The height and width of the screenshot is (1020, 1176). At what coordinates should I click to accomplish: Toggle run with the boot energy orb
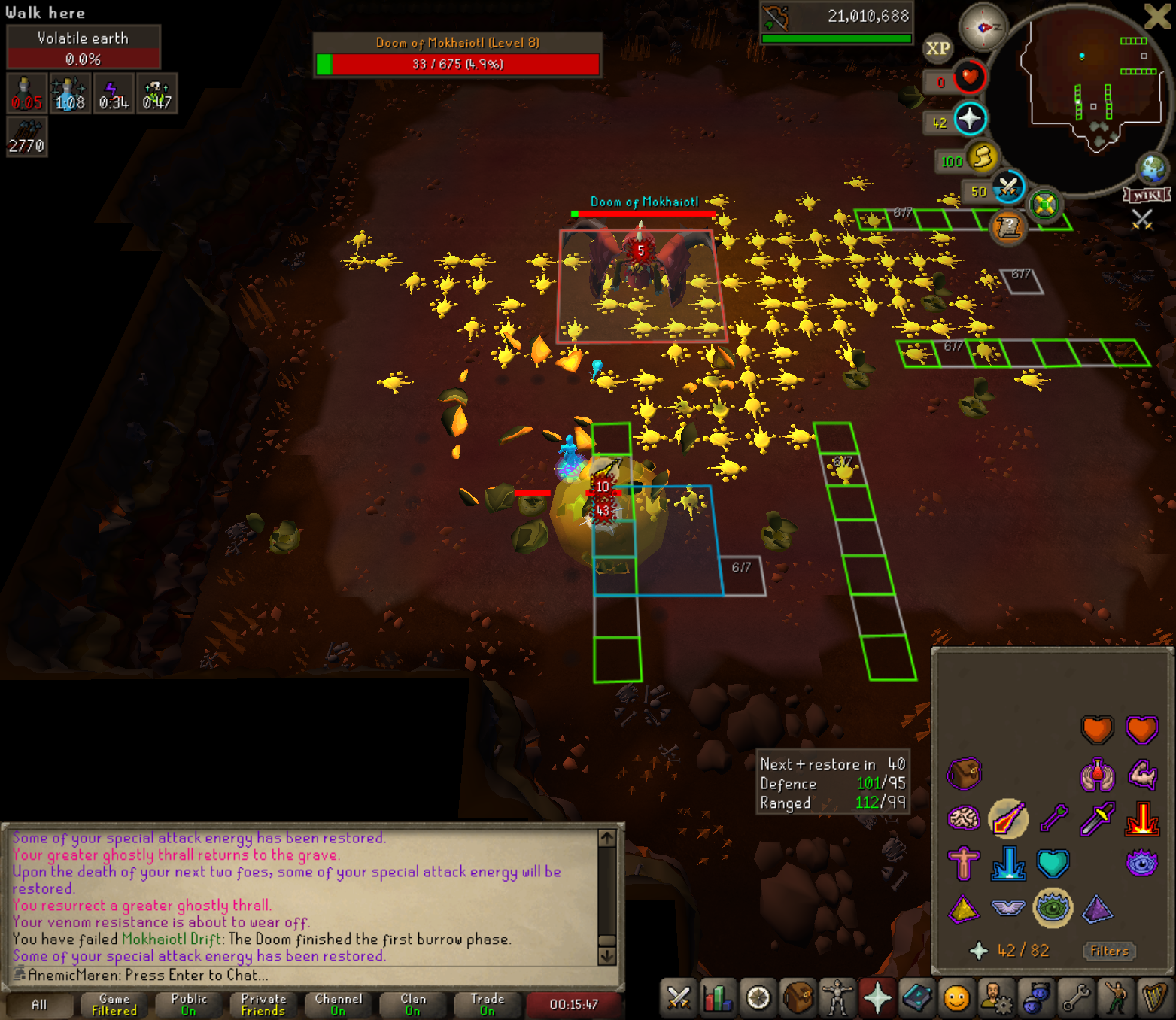coord(982,158)
